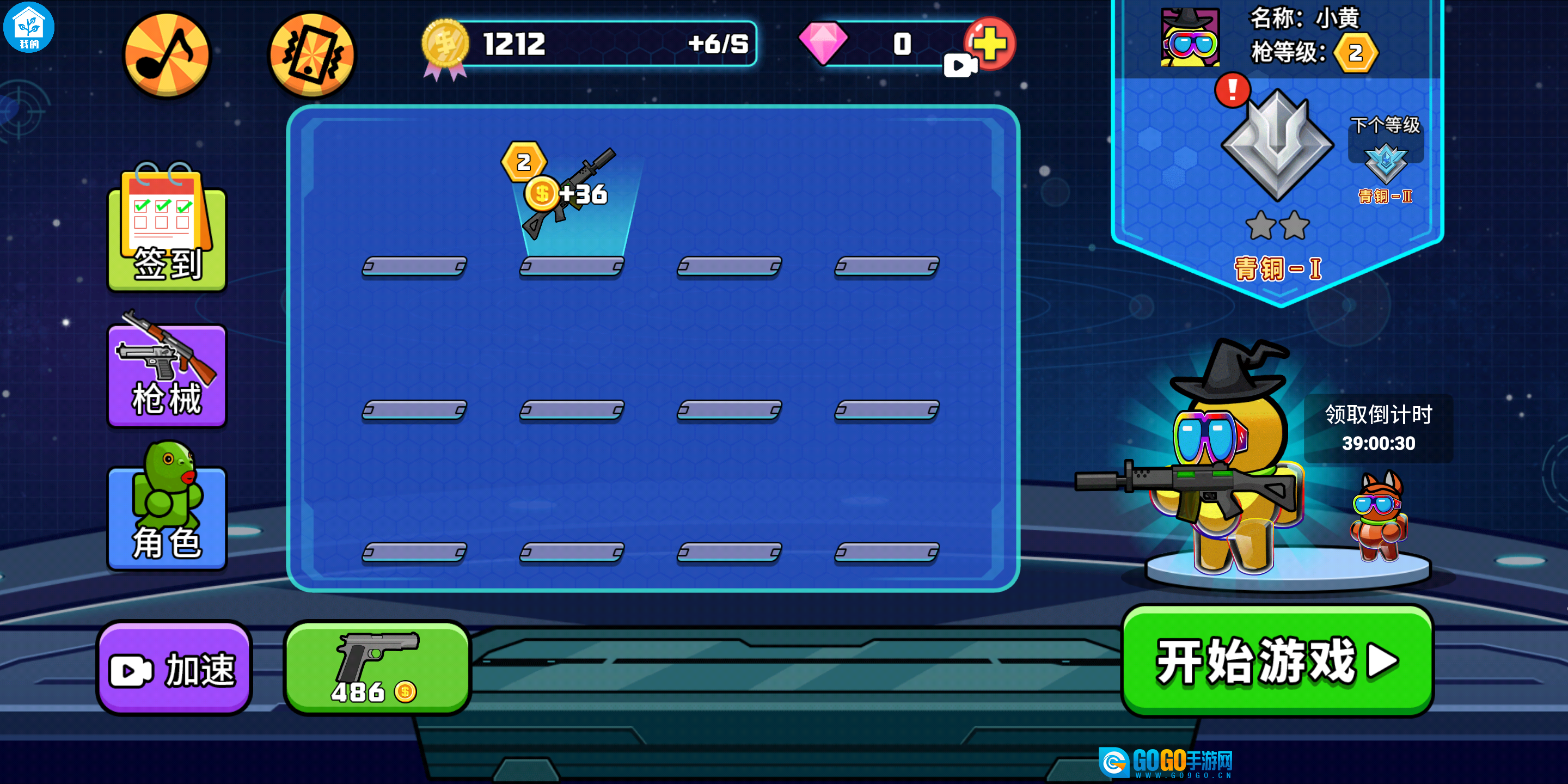Toggle the phone vibration button
Viewport: 1568px width, 784px height.
[311, 54]
